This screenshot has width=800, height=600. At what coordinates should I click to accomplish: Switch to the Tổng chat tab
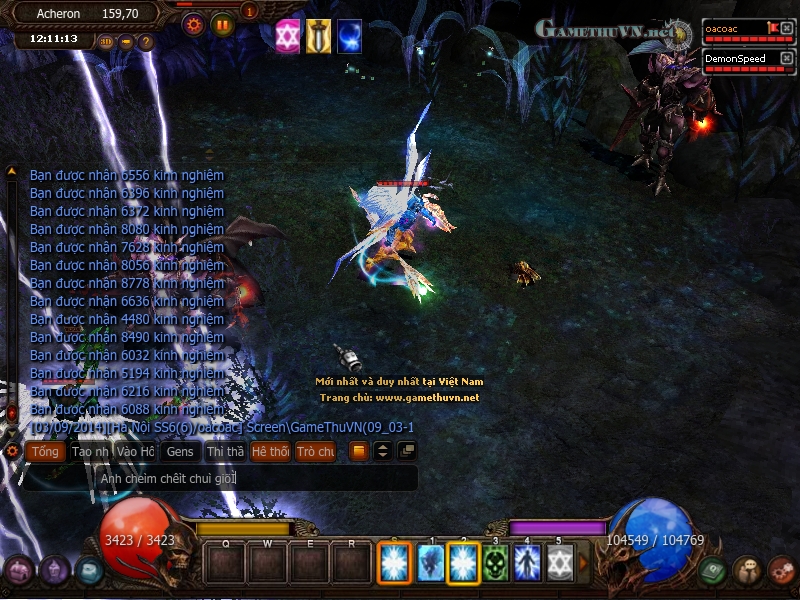coord(43,452)
